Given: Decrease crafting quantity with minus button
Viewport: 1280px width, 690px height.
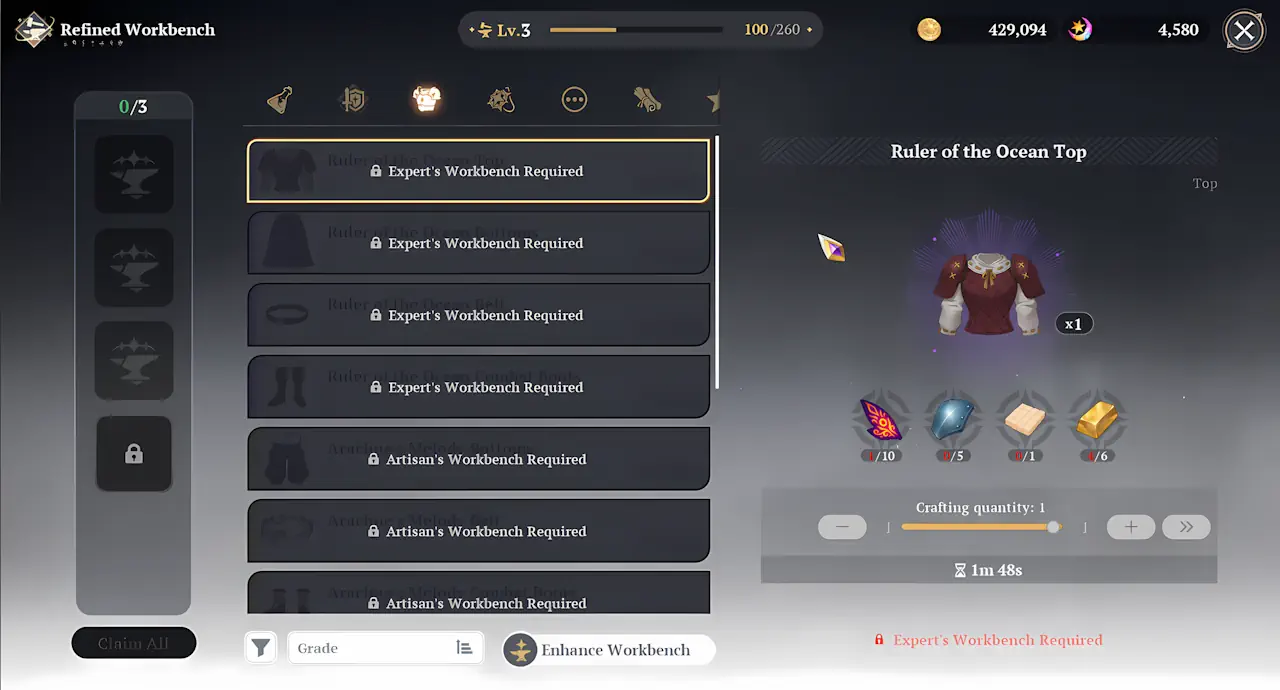Looking at the screenshot, I should [842, 527].
